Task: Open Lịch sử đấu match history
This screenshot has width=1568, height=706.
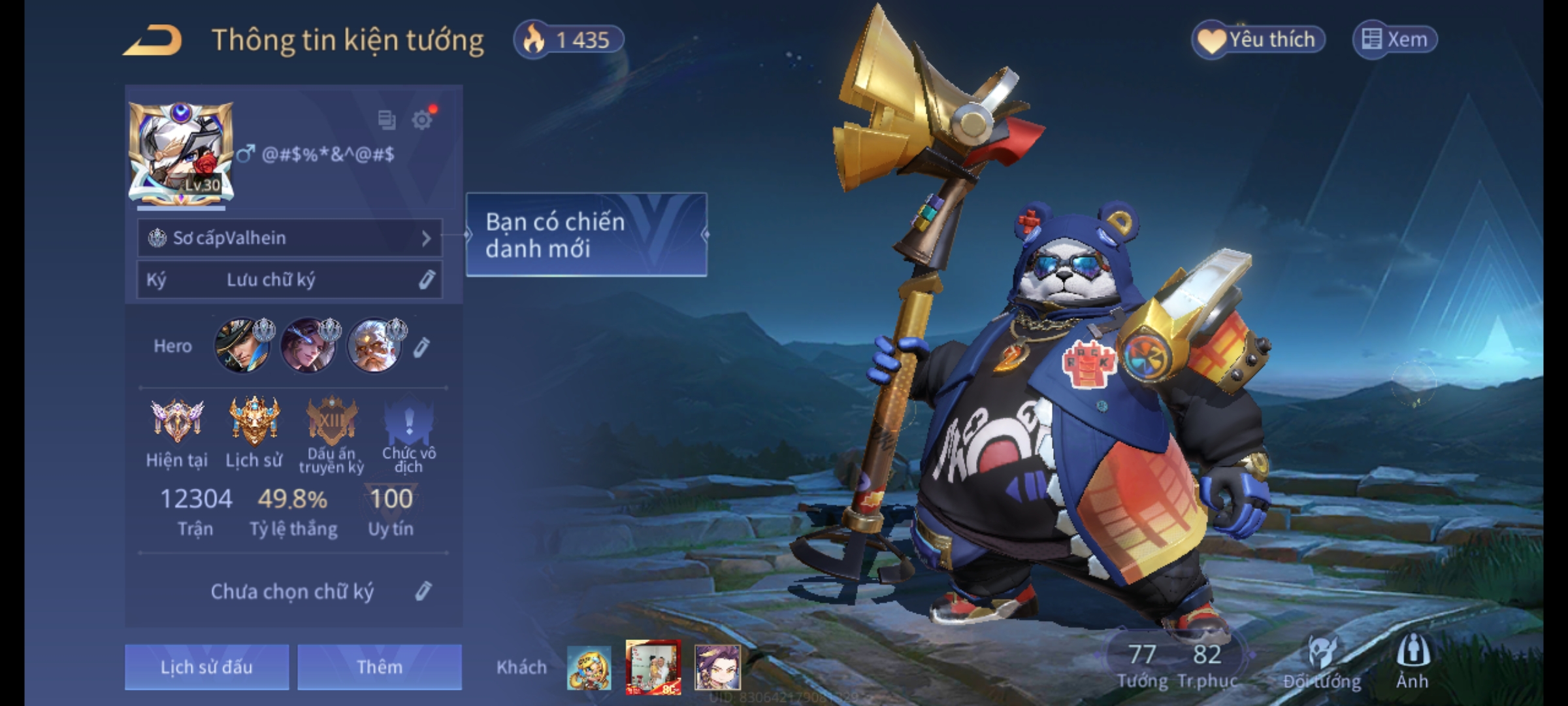Action: coord(206,667)
